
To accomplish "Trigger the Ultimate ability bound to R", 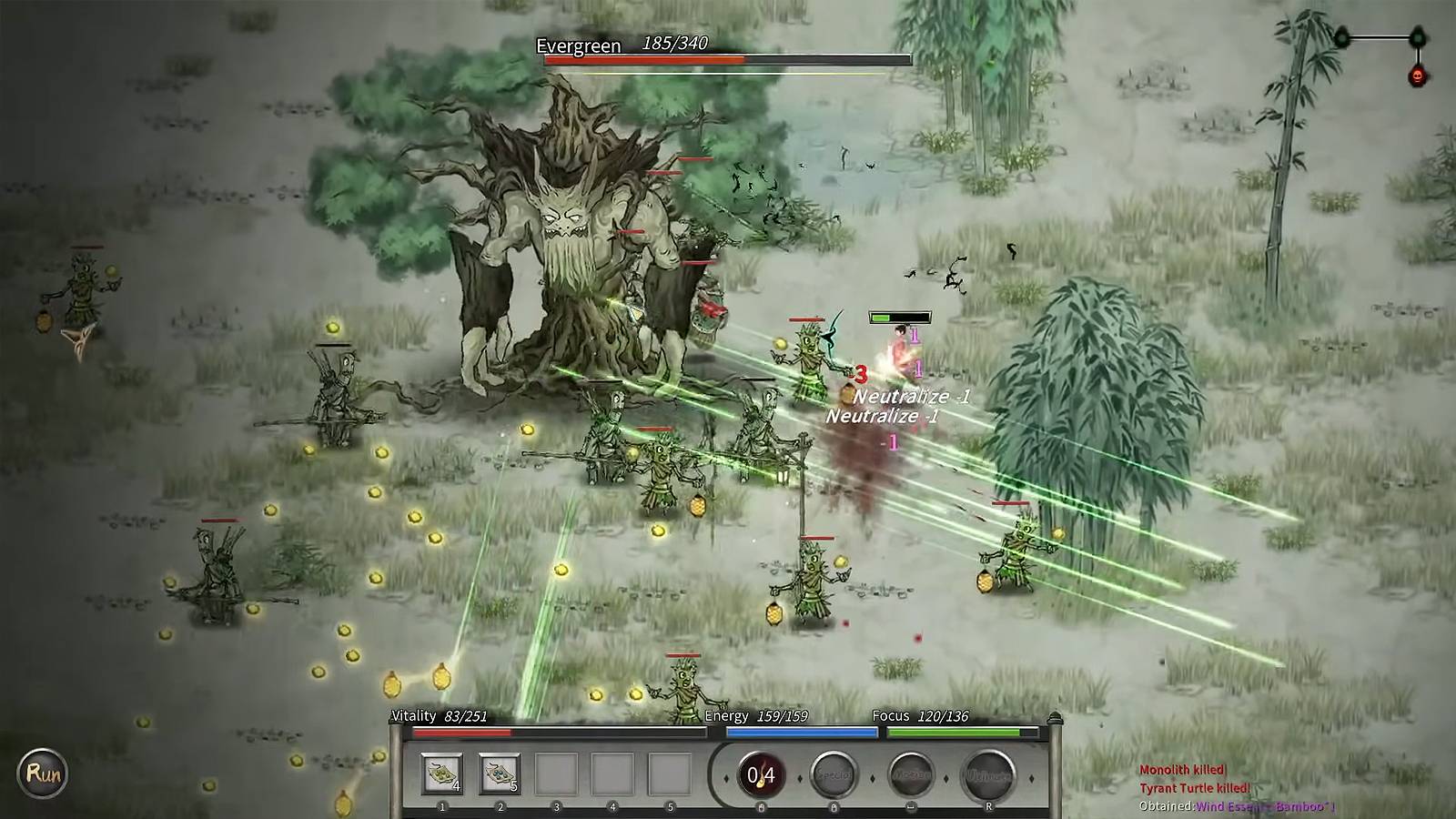I will (988, 775).
